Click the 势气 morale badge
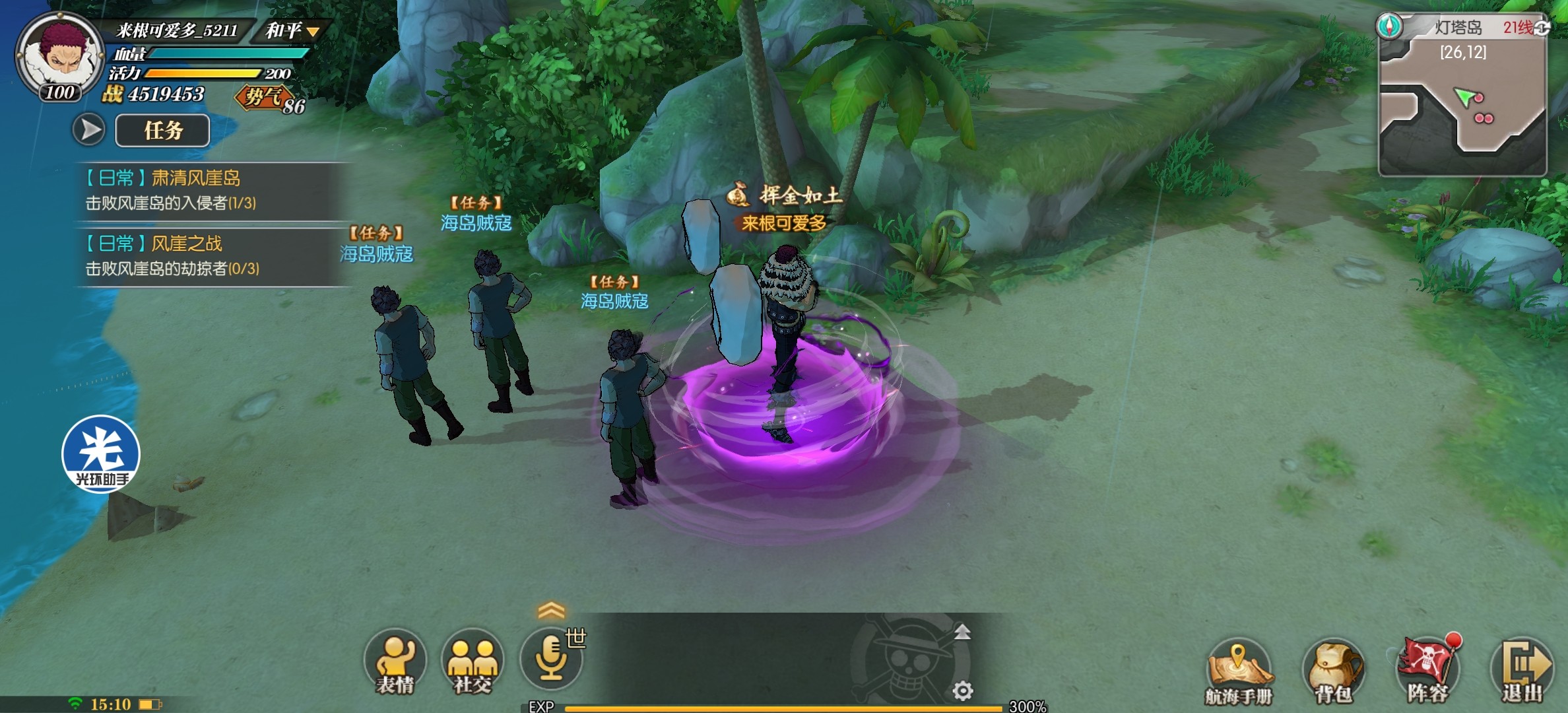This screenshot has width=1568, height=713. click(x=265, y=98)
